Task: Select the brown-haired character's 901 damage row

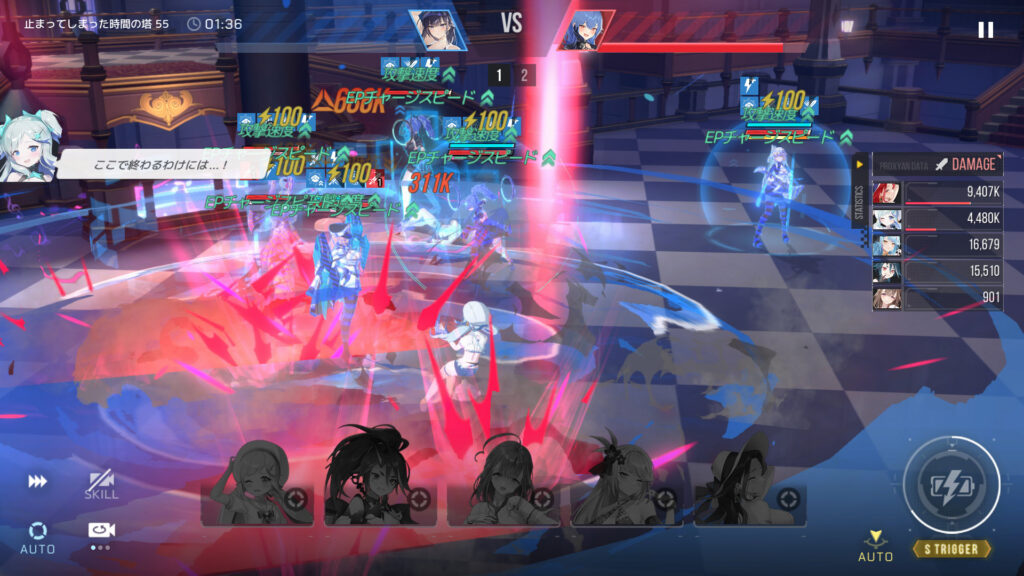Action: 937,297
